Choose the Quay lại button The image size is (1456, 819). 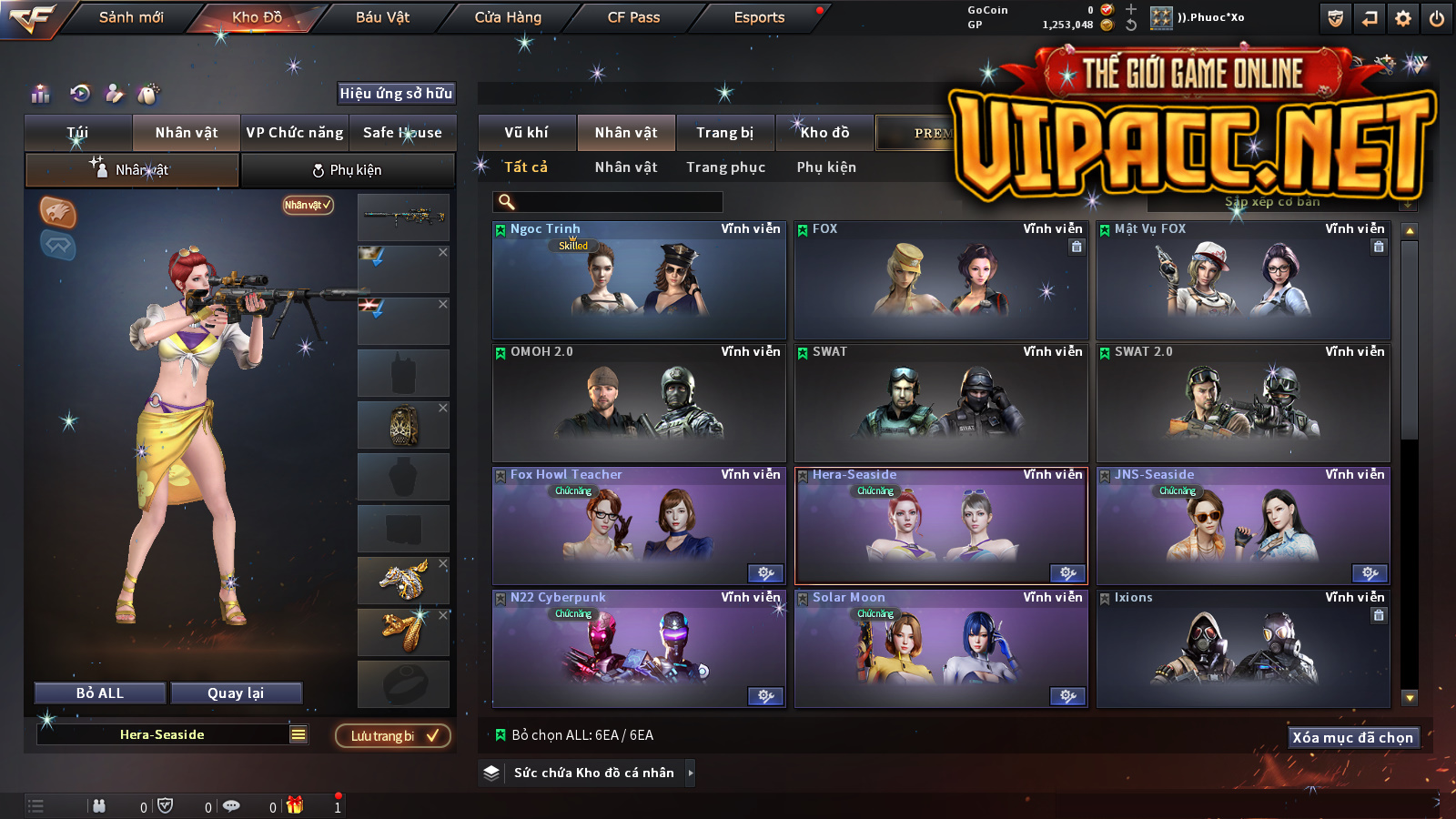point(236,693)
